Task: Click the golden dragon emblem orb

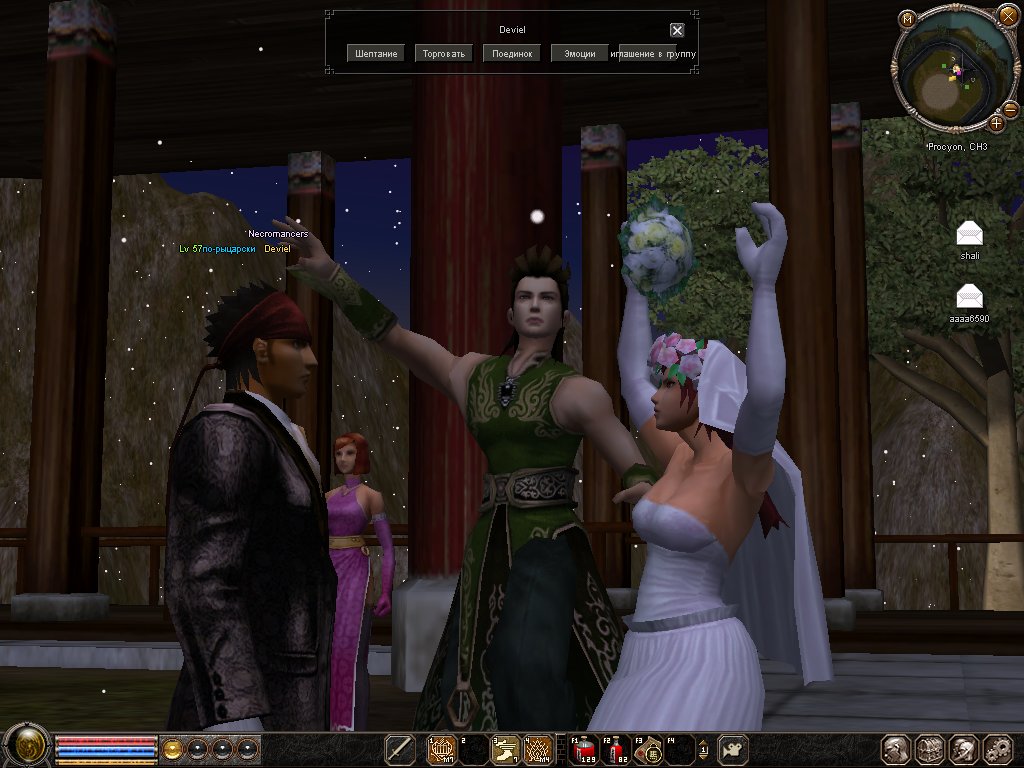Action: (26, 746)
